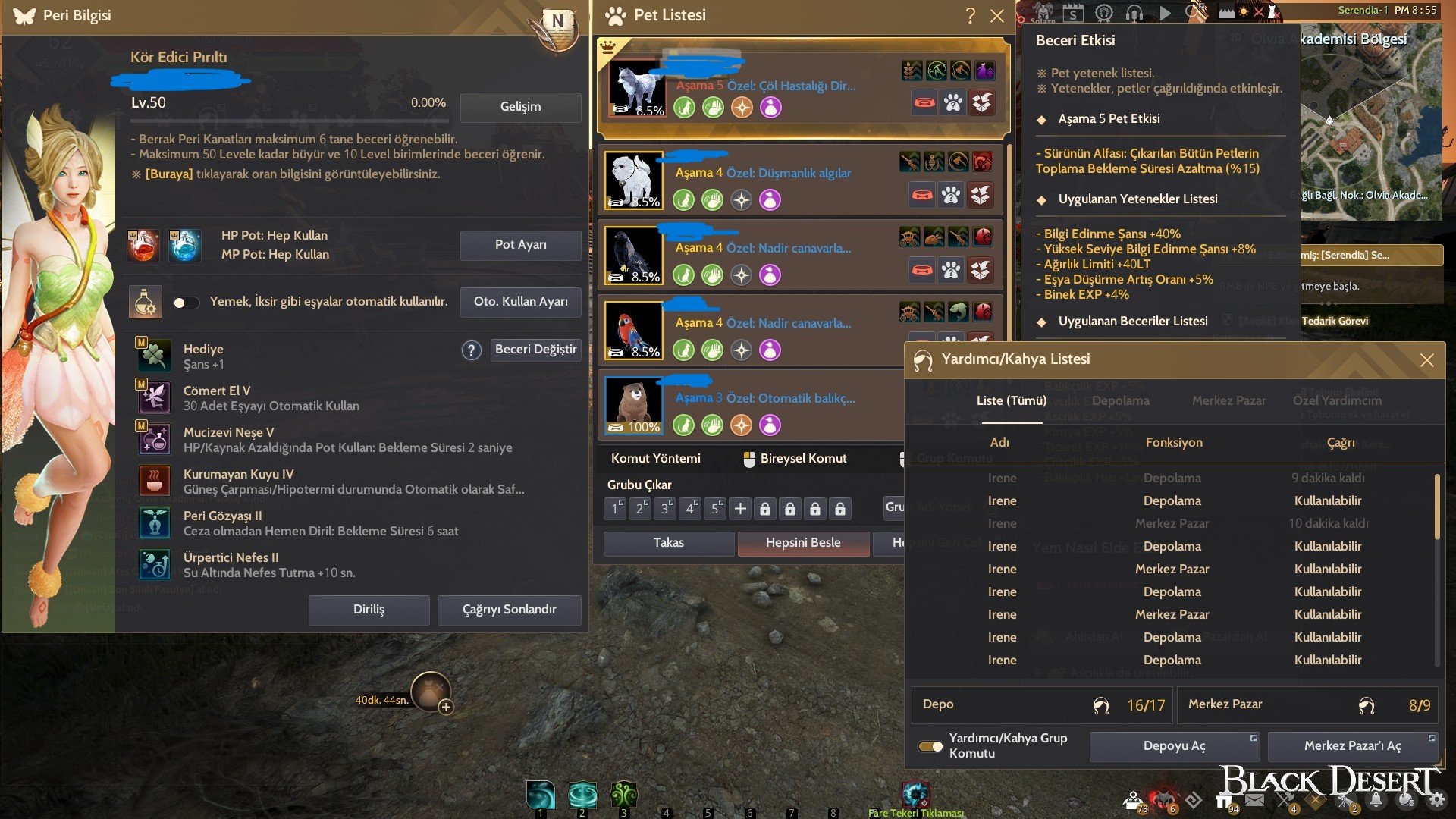This screenshot has width=1456, height=819.
Task: Feed all pets with Hepsini Besle
Action: 802,543
